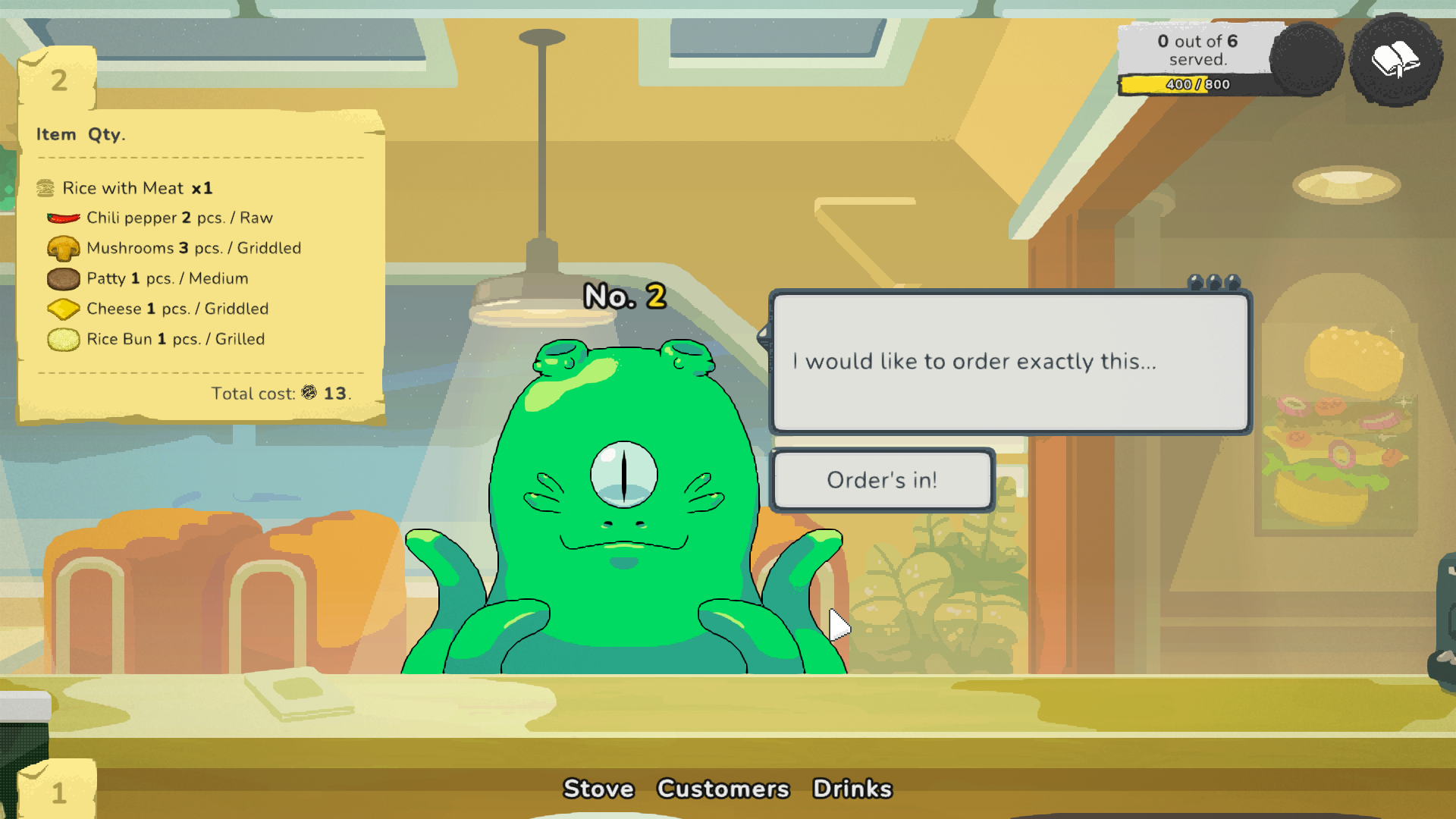
Task: Select order ticket number 2
Action: coord(58,79)
